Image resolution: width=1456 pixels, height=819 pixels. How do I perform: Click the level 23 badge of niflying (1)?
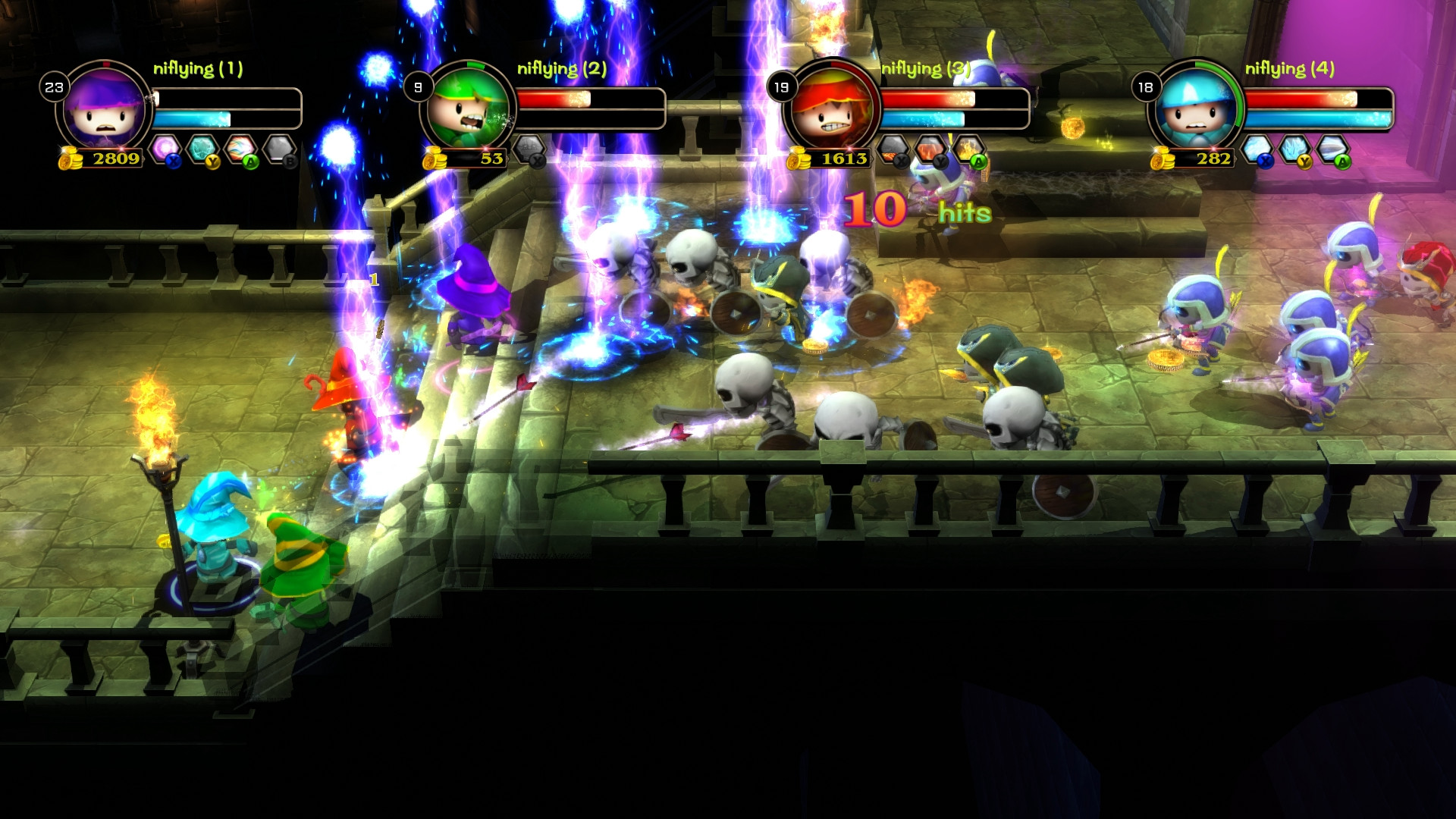pyautogui.click(x=55, y=86)
